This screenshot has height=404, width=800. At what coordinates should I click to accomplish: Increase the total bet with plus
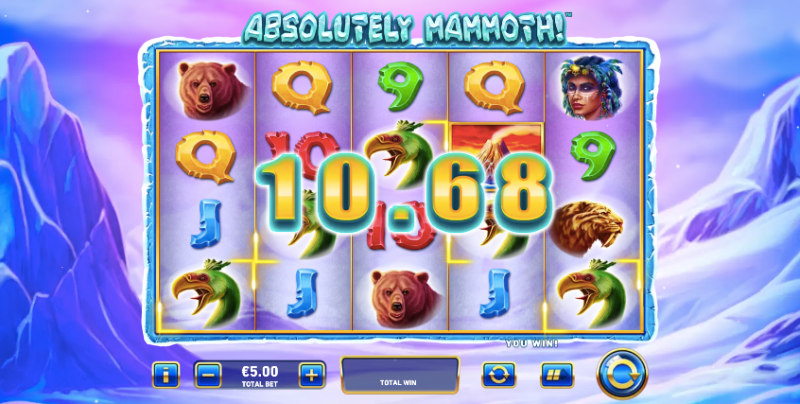(x=312, y=375)
